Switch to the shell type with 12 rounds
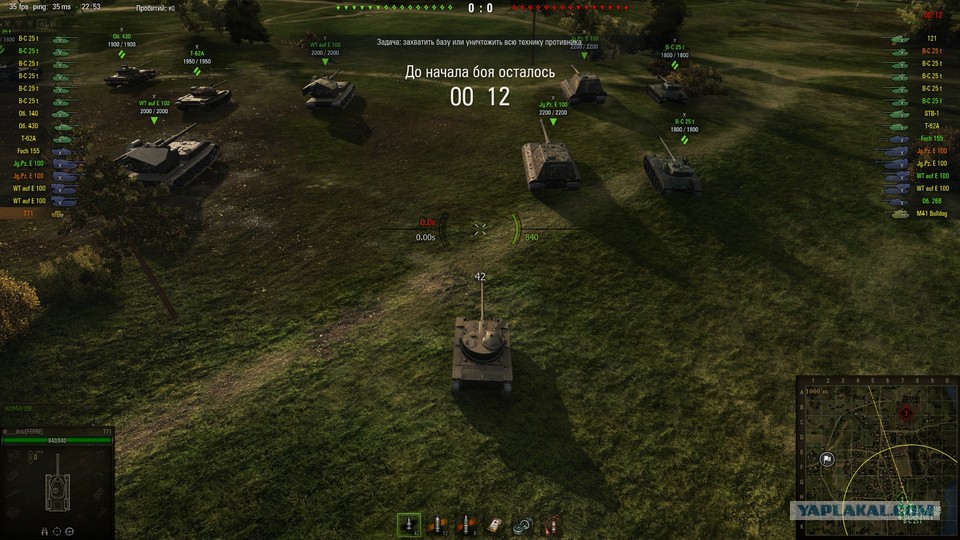This screenshot has width=960, height=540. (437, 524)
